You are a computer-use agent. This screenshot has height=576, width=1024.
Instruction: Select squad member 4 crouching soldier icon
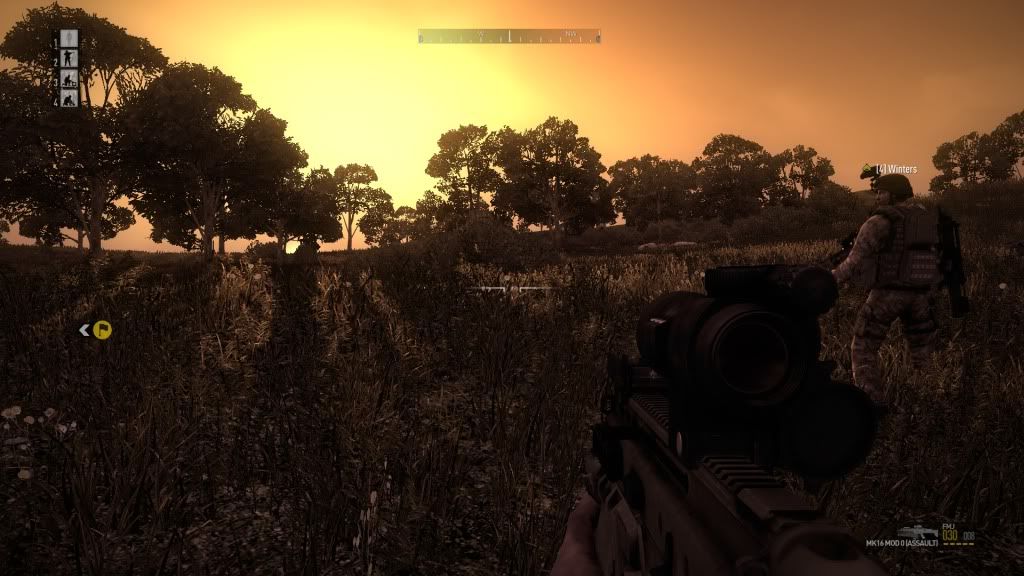click(69, 99)
